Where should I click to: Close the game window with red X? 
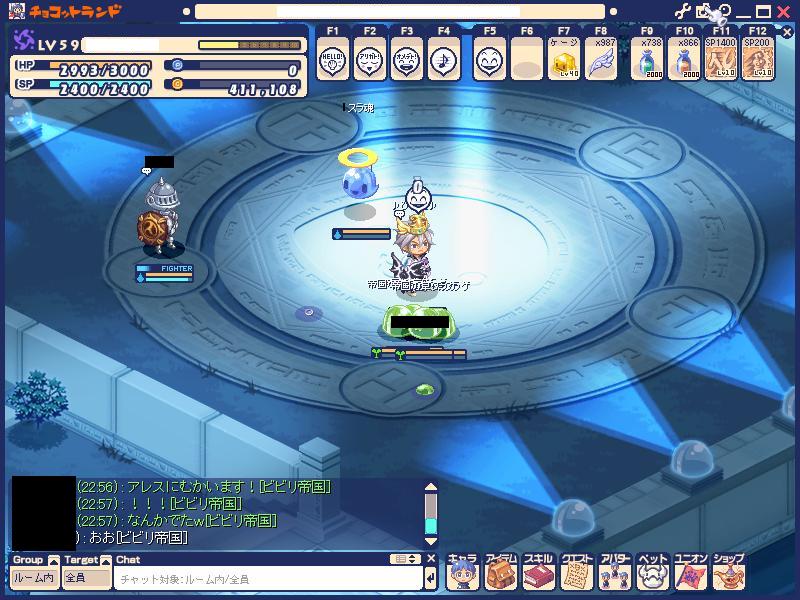point(784,12)
